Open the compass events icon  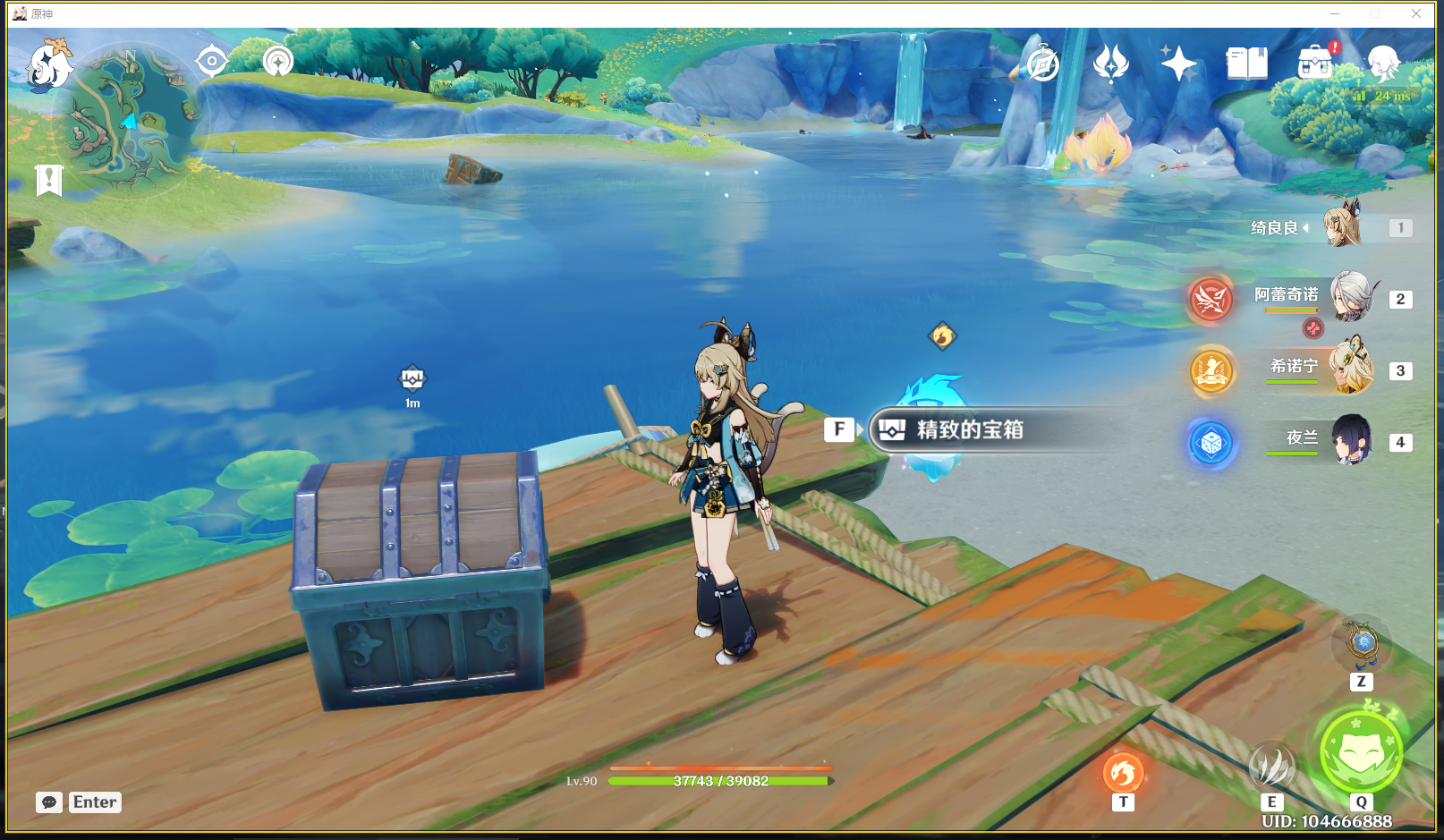coord(1042,64)
